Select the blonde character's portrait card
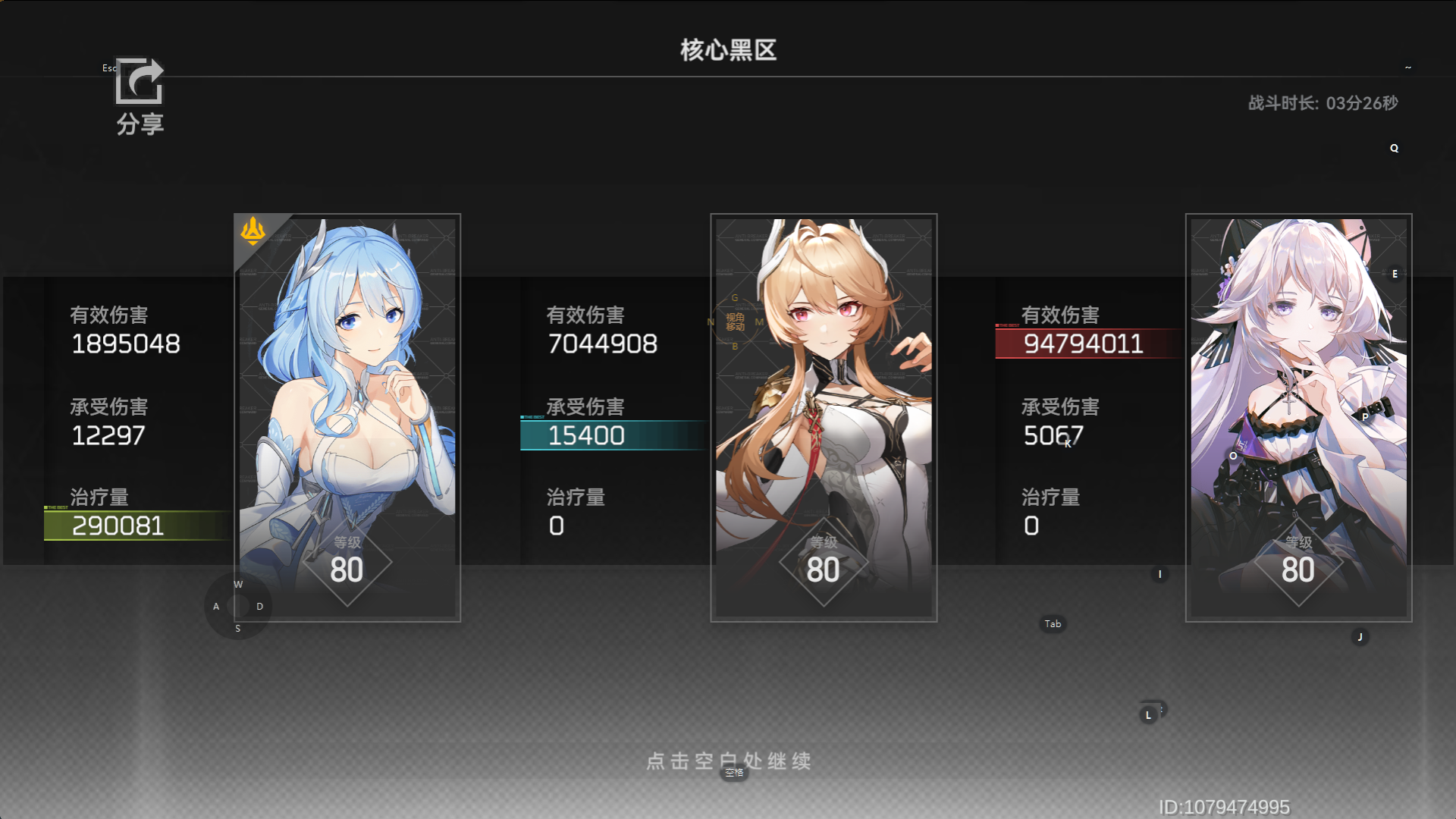The height and width of the screenshot is (819, 1456). 824,417
